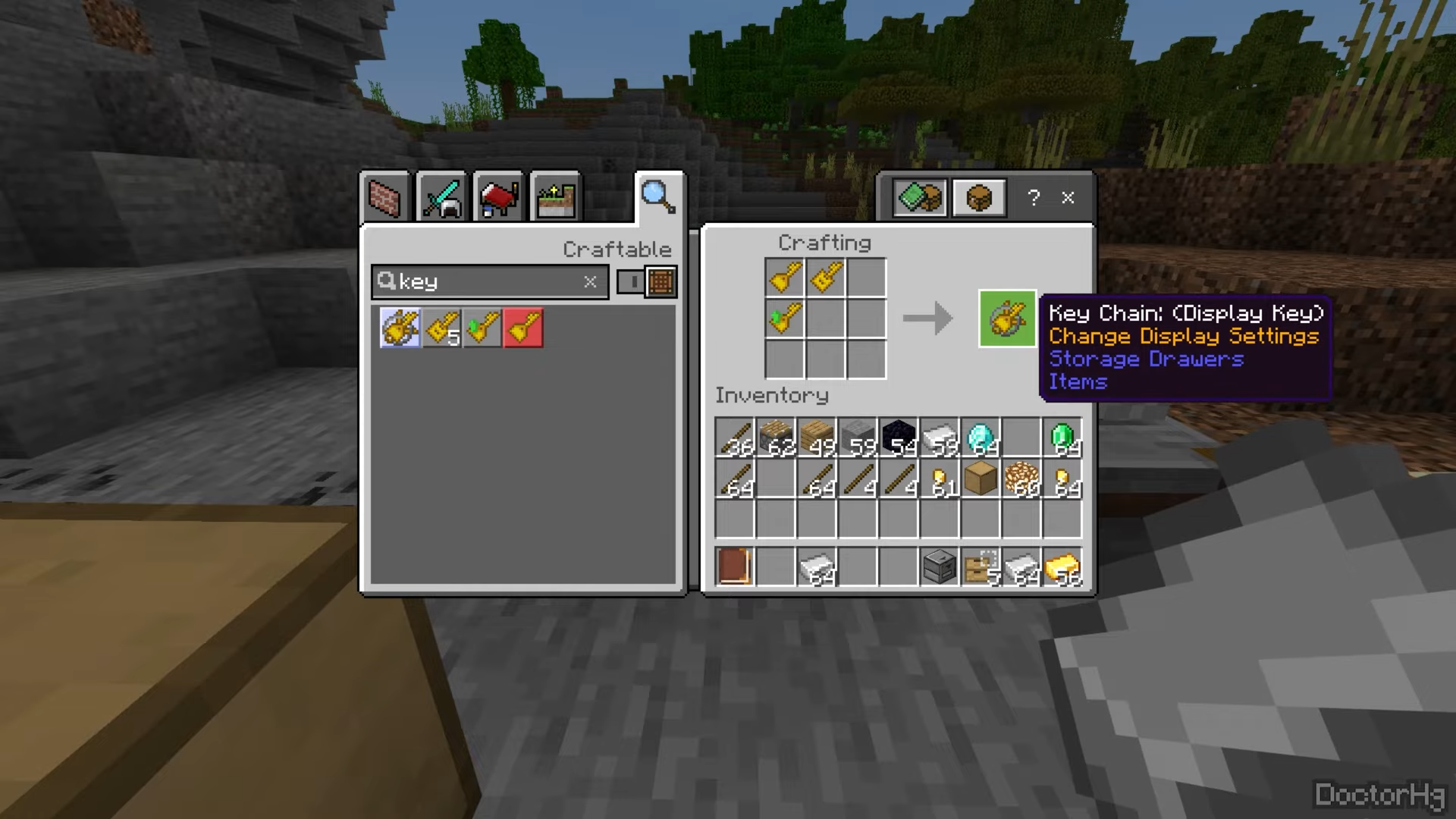Select the emerald stack in inventory
1456x819 pixels.
click(1062, 438)
